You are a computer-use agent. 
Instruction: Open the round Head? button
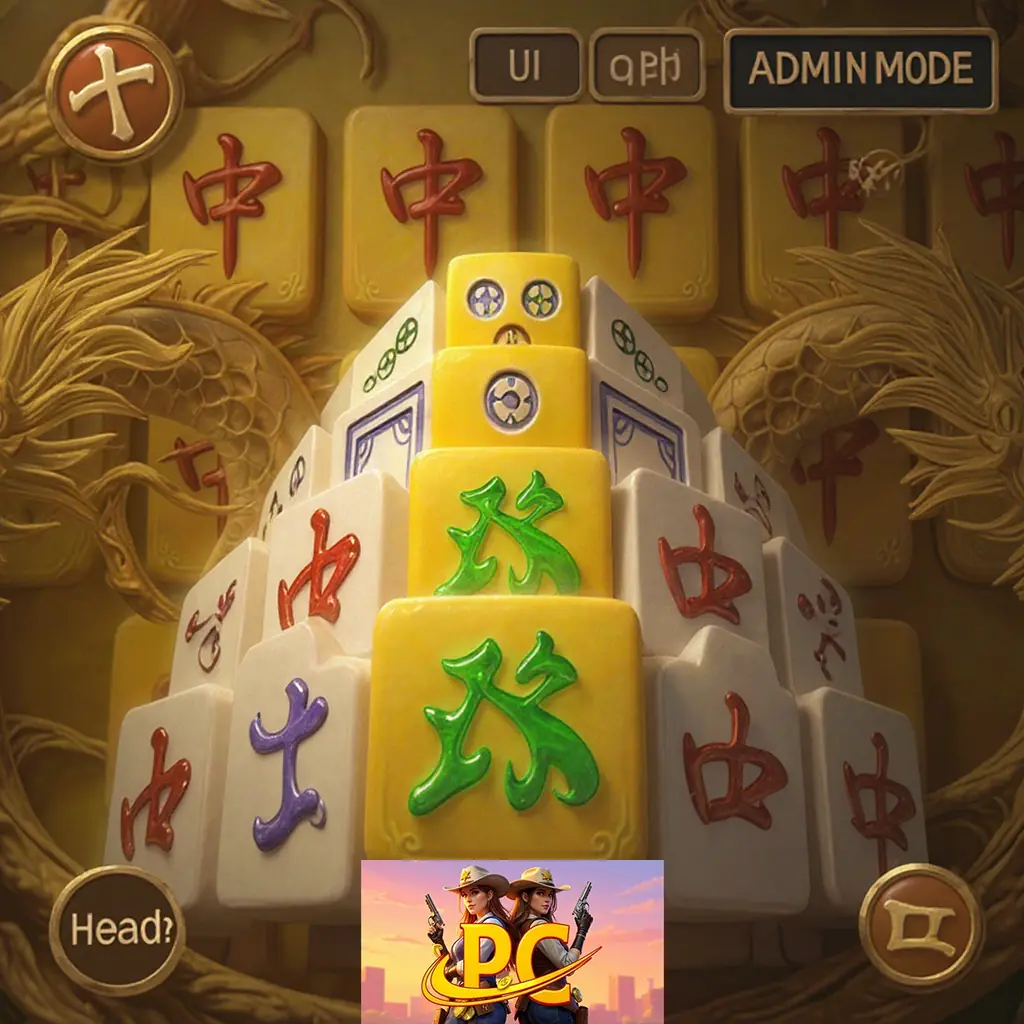(x=116, y=929)
